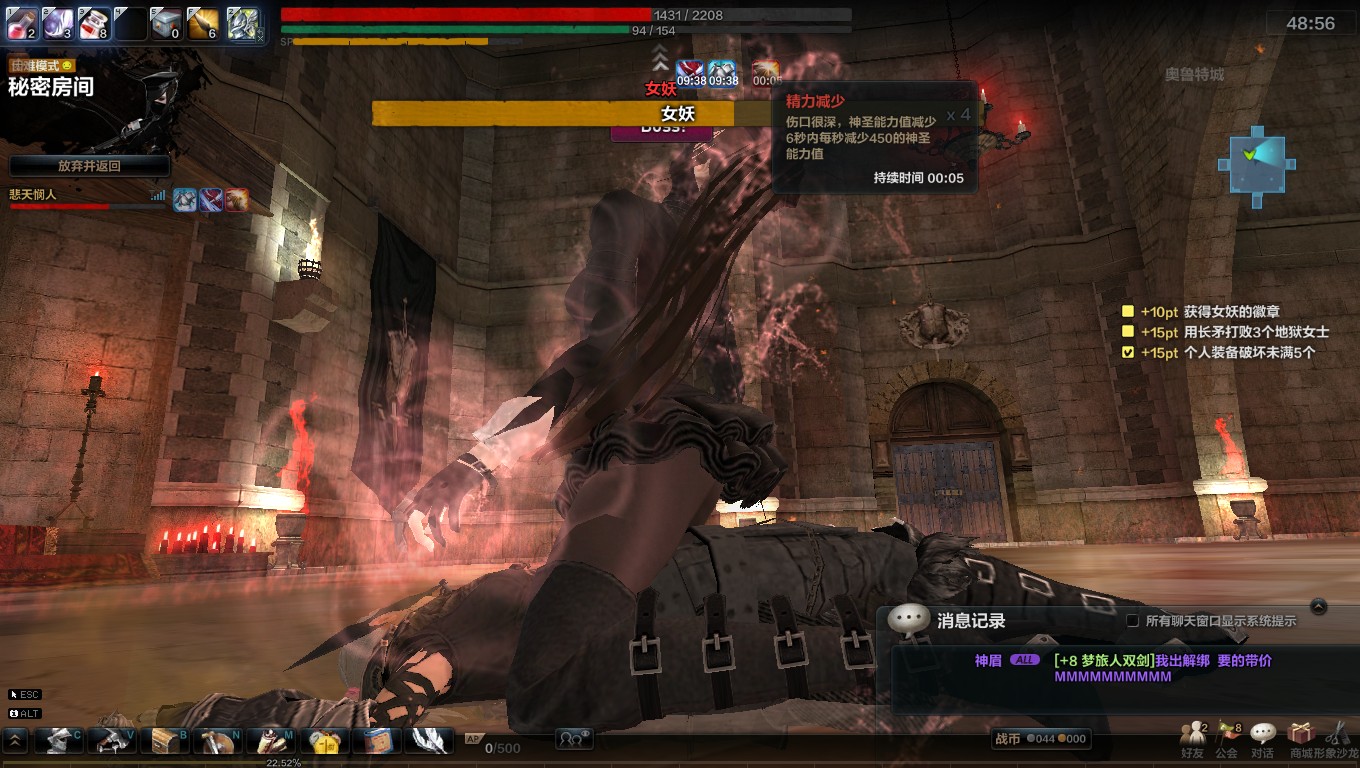Use the spear item in slot F
This screenshot has height=768, width=1360.
click(203, 23)
